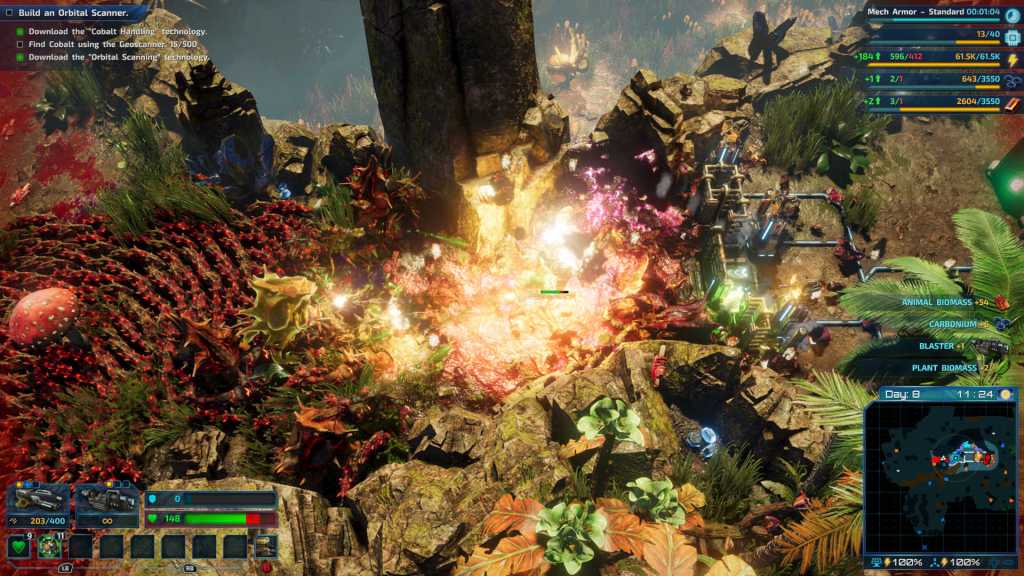Click the Mech Armor research icon
1024x576 pixels.
(1012, 15)
